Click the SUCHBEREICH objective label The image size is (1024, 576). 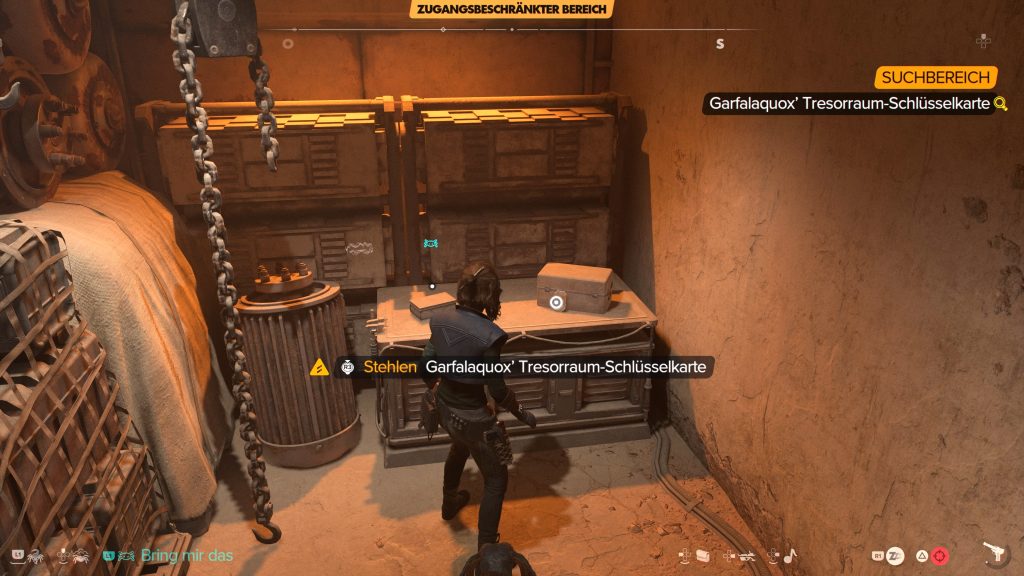pyautogui.click(x=937, y=78)
